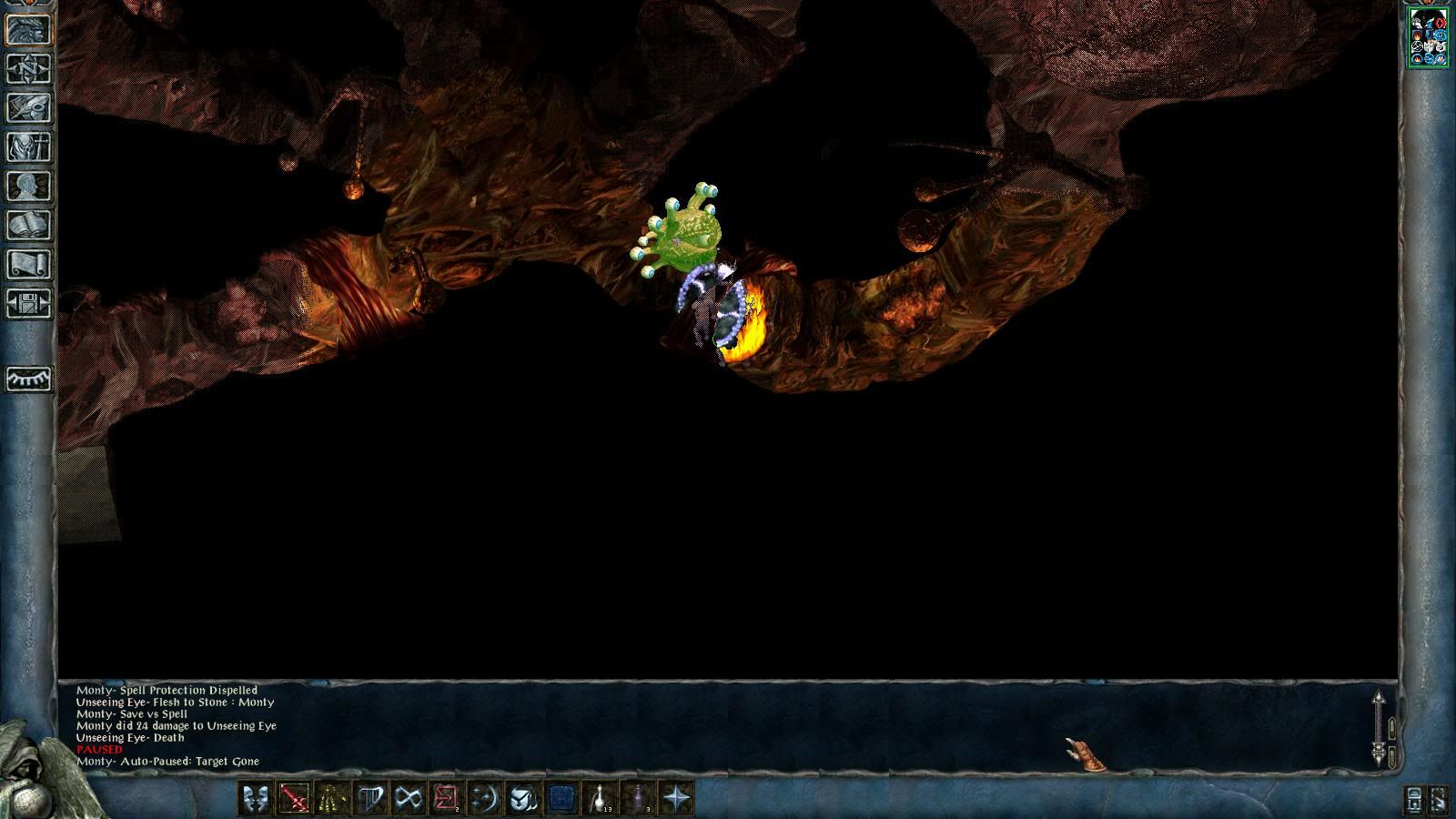This screenshot has height=819, width=1456.
Task: Use the purple potion bottle quick item
Action: click(638, 799)
